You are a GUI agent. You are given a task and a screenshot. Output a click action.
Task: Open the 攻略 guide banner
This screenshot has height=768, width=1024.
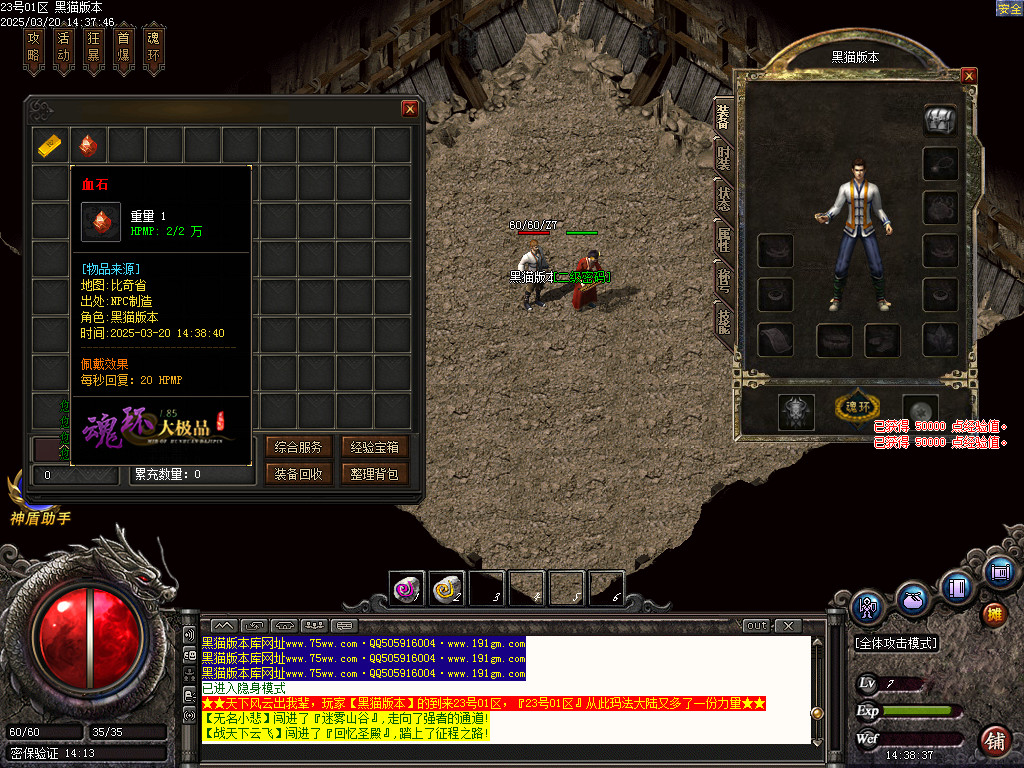tap(34, 49)
